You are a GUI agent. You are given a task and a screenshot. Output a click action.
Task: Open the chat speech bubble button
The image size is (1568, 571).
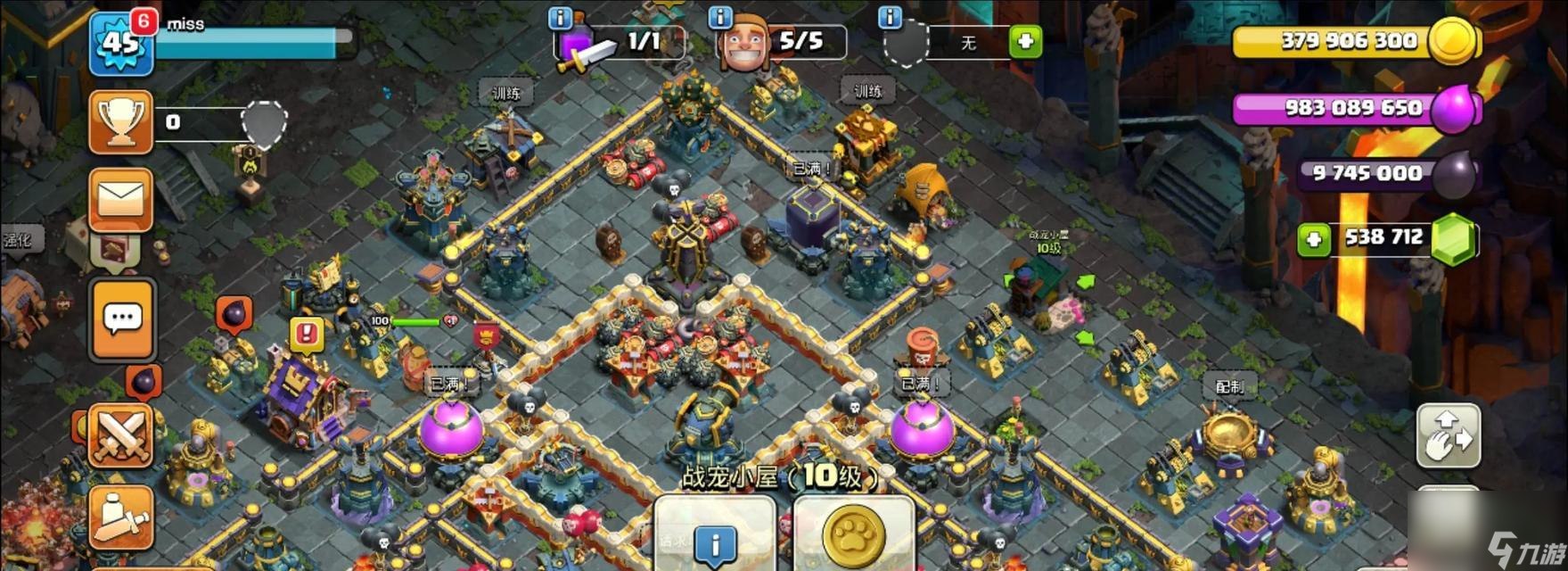coord(122,319)
